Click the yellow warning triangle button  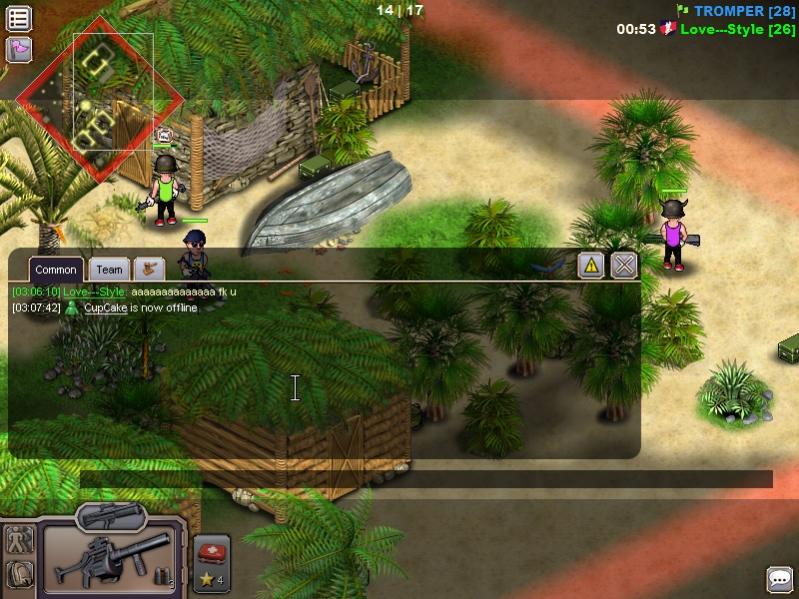click(591, 265)
